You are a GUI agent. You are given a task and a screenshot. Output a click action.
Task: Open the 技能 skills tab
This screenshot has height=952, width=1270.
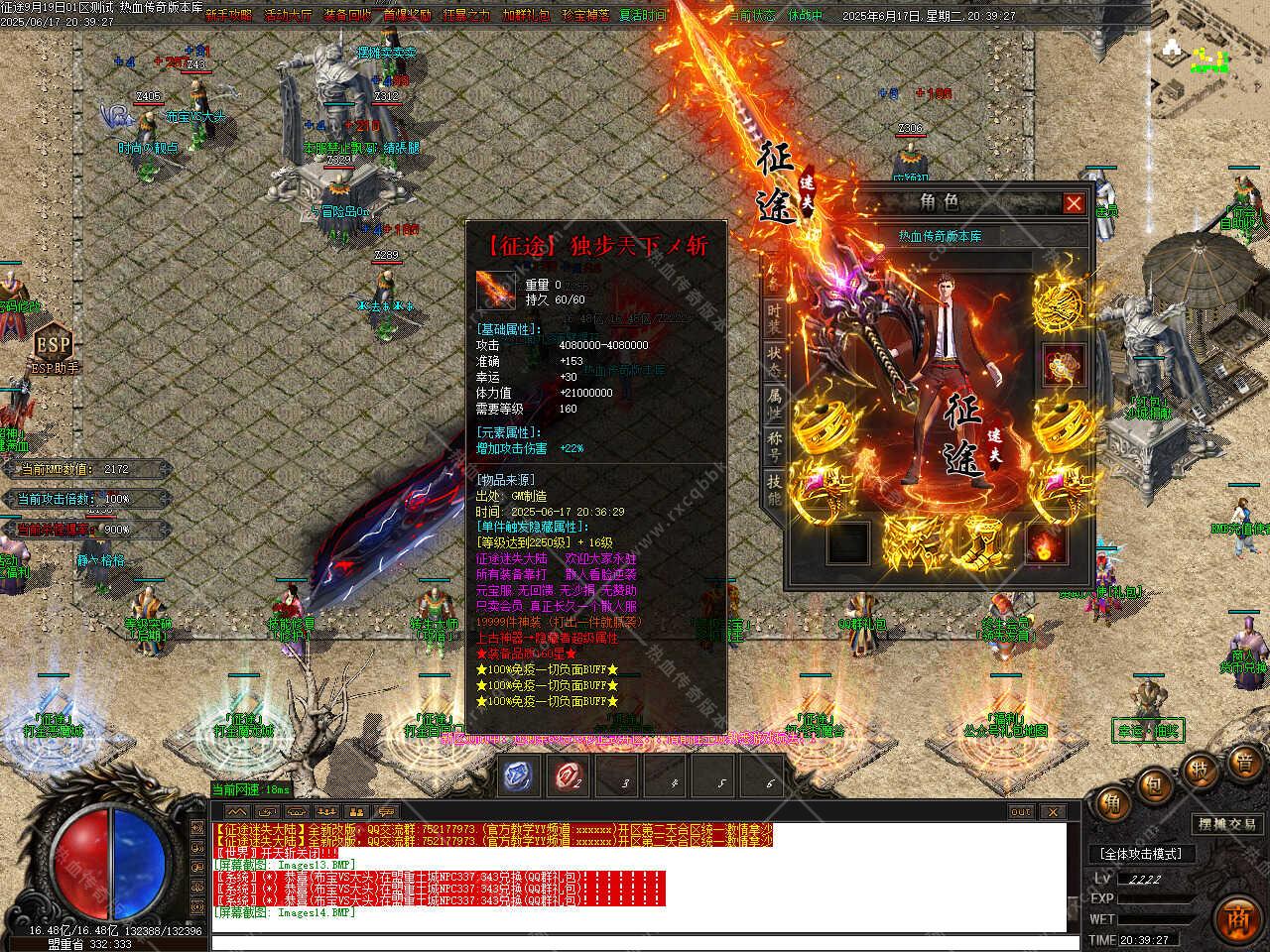(774, 488)
